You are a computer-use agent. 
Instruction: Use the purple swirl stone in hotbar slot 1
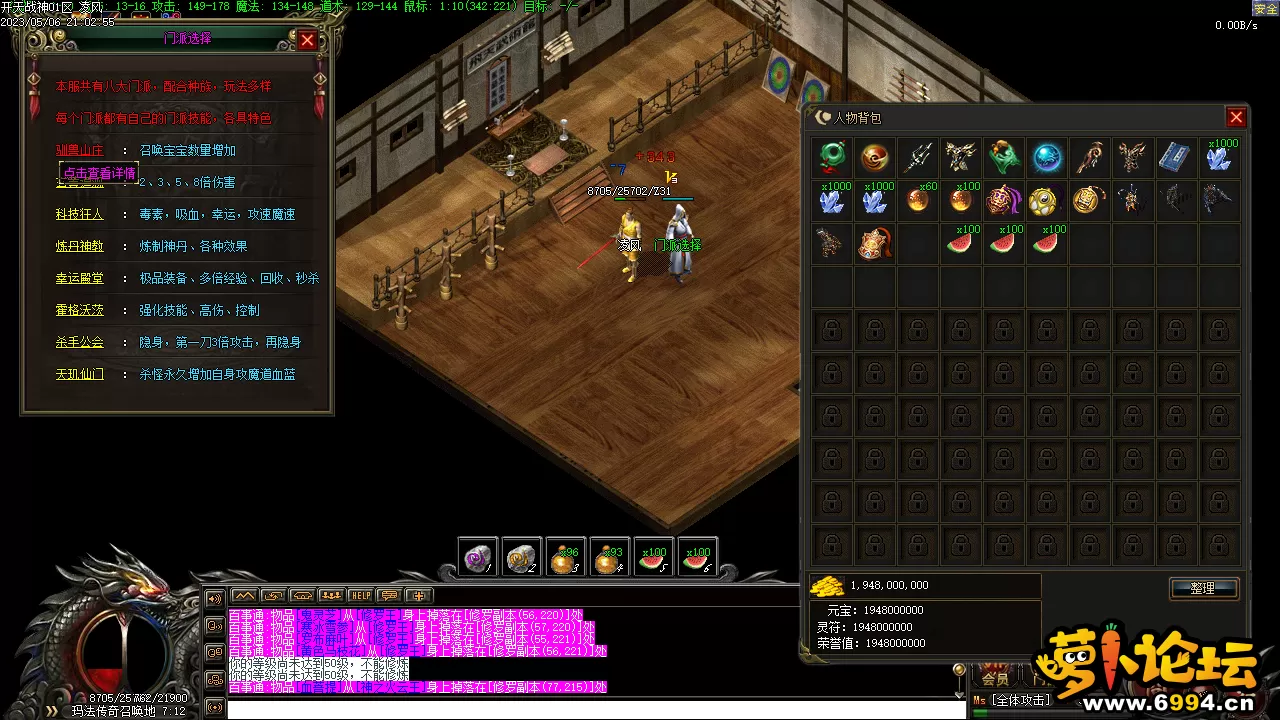(477, 558)
